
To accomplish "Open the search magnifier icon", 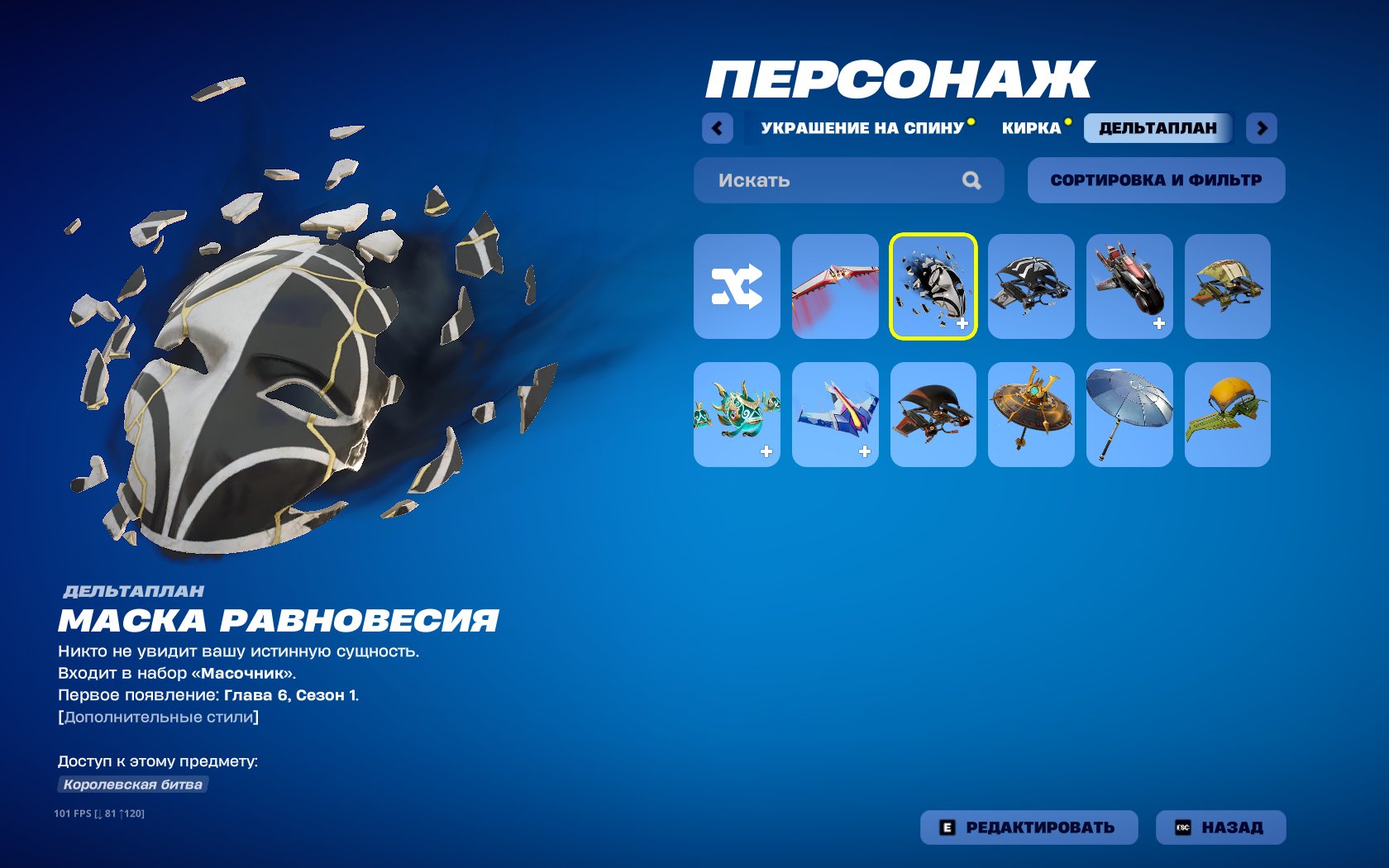I will tap(972, 180).
